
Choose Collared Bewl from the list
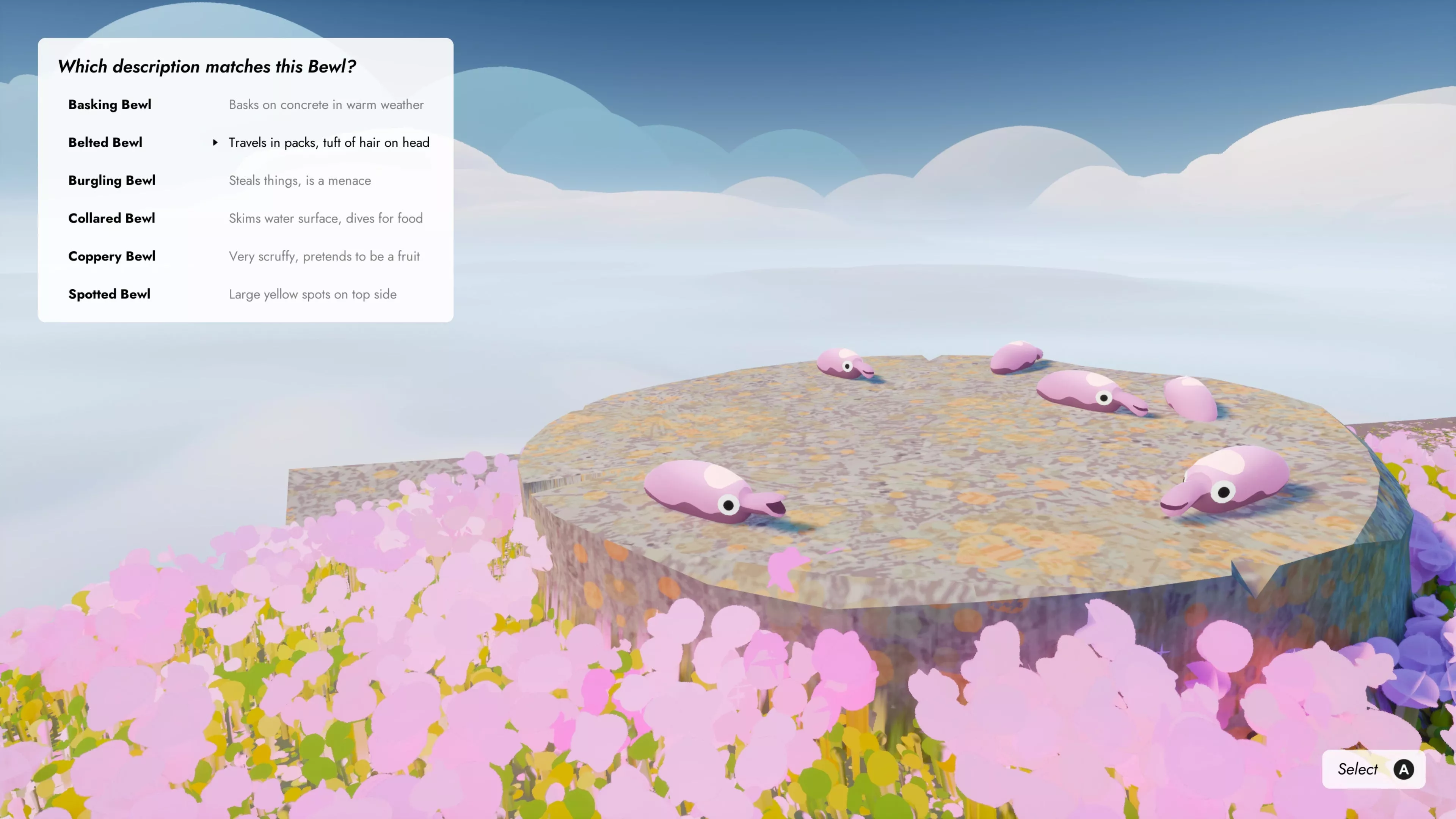(x=245, y=218)
